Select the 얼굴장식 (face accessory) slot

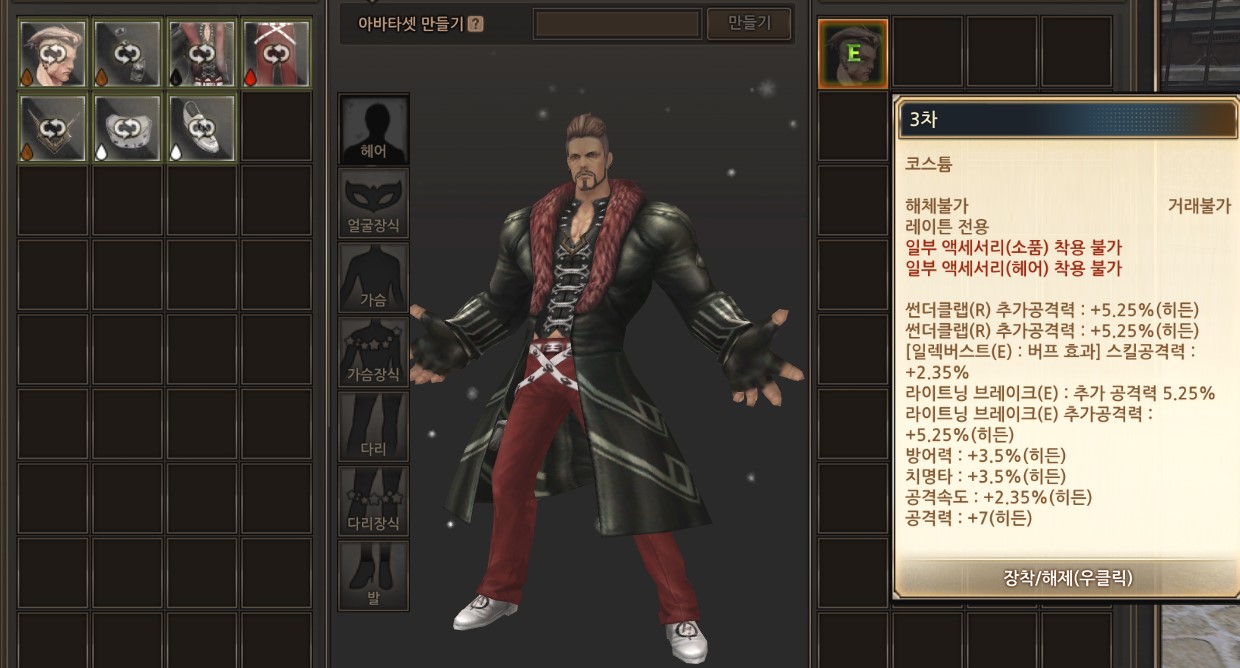click(374, 203)
